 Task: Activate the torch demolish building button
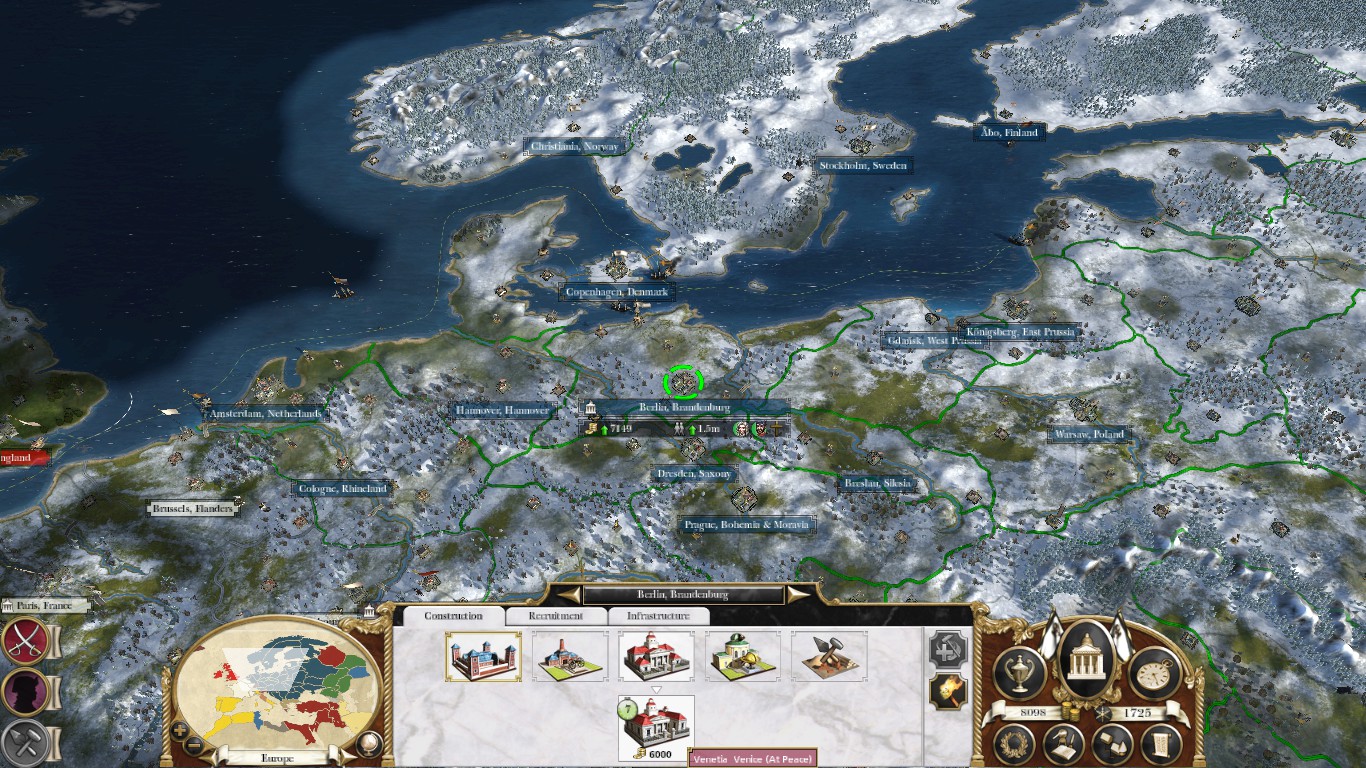[946, 692]
